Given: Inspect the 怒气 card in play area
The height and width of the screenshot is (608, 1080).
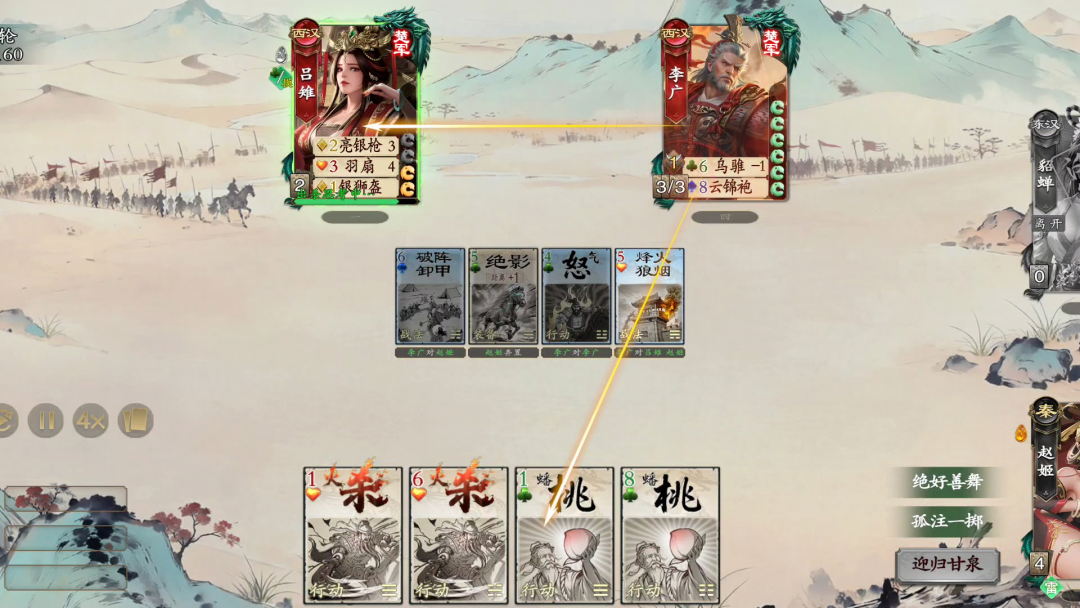Looking at the screenshot, I should pyautogui.click(x=576, y=296).
